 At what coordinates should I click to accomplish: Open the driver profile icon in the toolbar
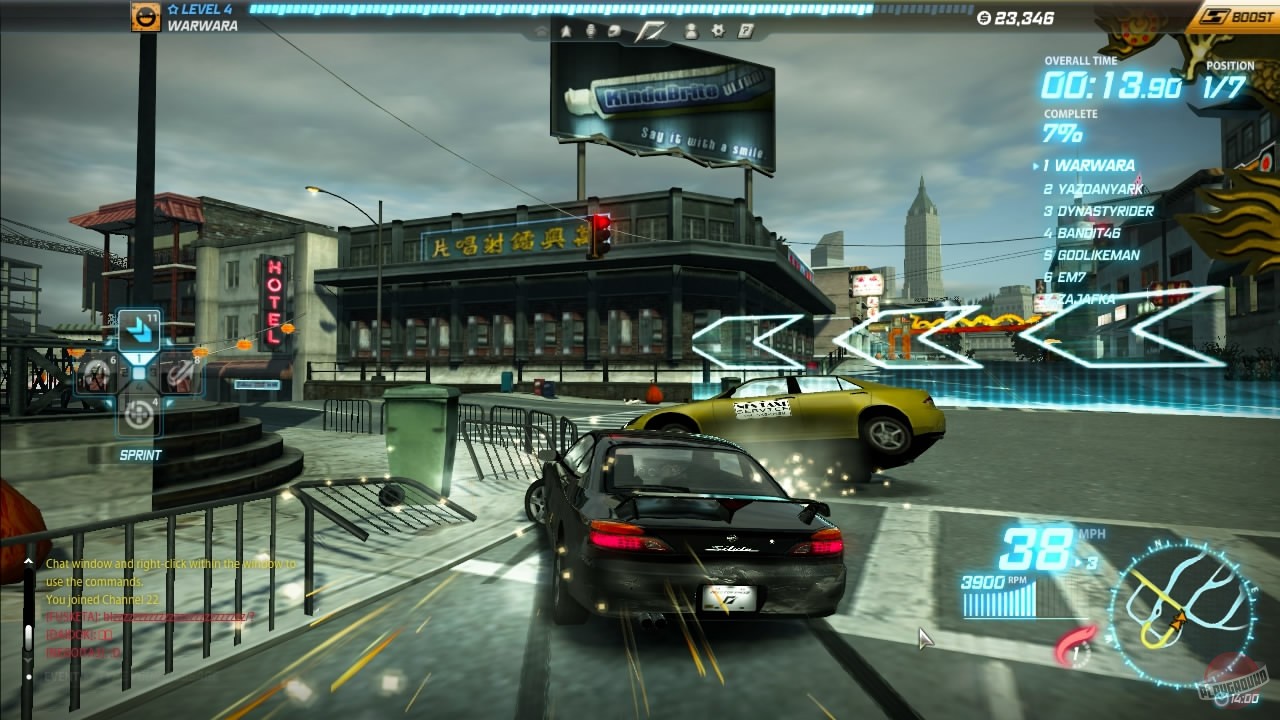click(x=590, y=31)
